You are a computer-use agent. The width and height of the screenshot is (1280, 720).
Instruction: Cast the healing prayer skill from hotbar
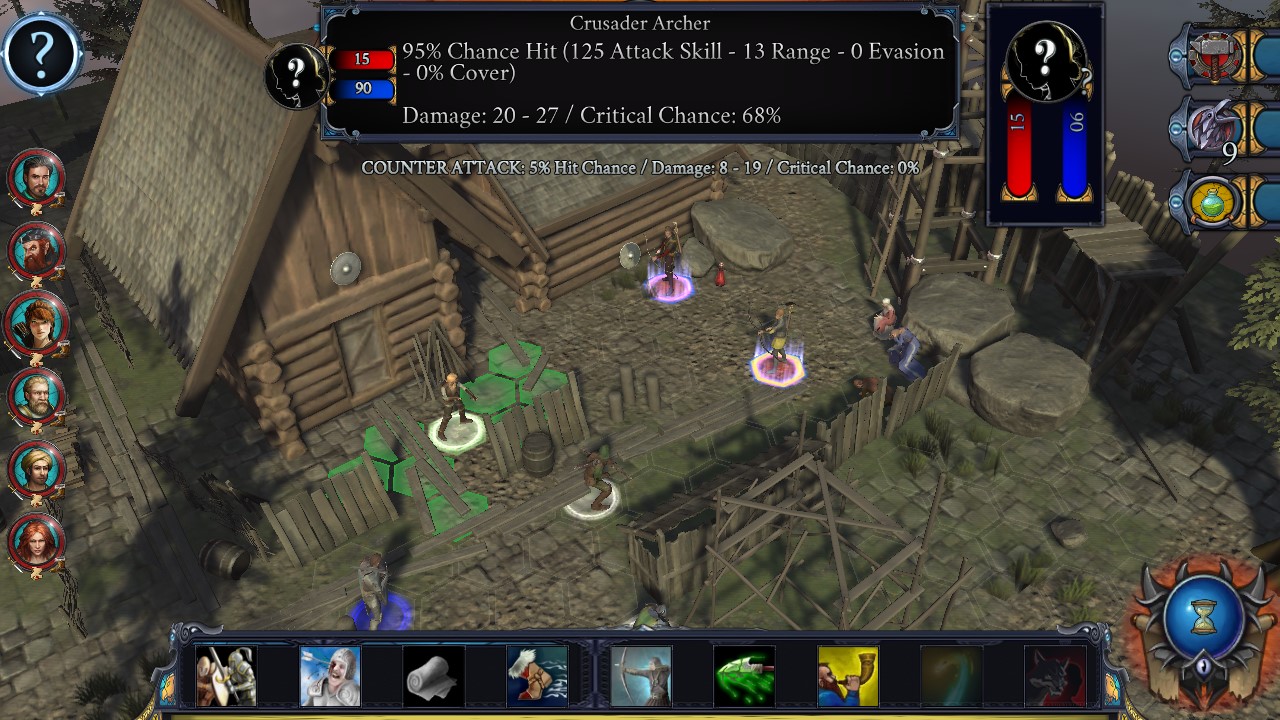tap(330, 675)
